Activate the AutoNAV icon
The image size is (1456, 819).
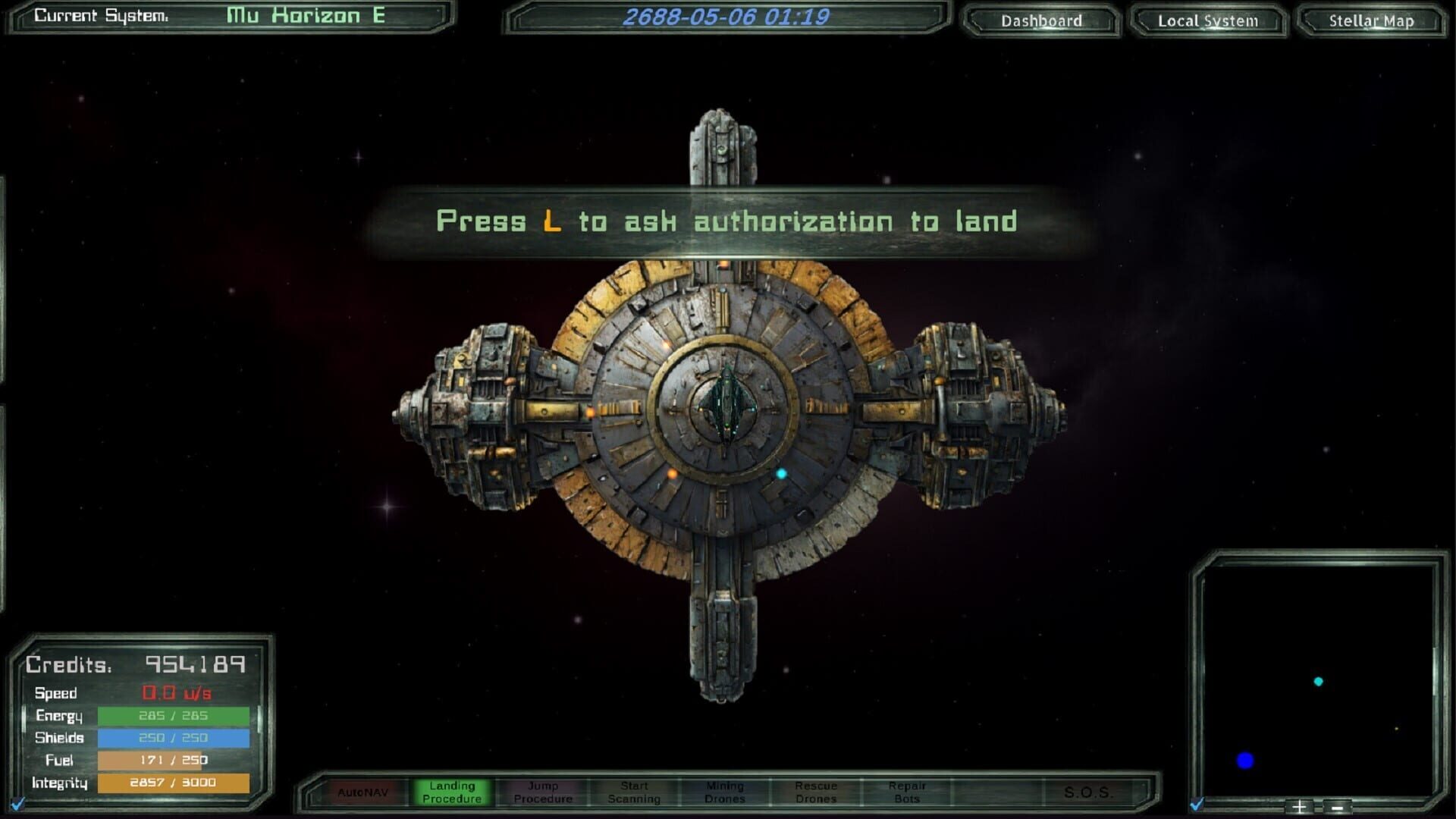point(362,791)
